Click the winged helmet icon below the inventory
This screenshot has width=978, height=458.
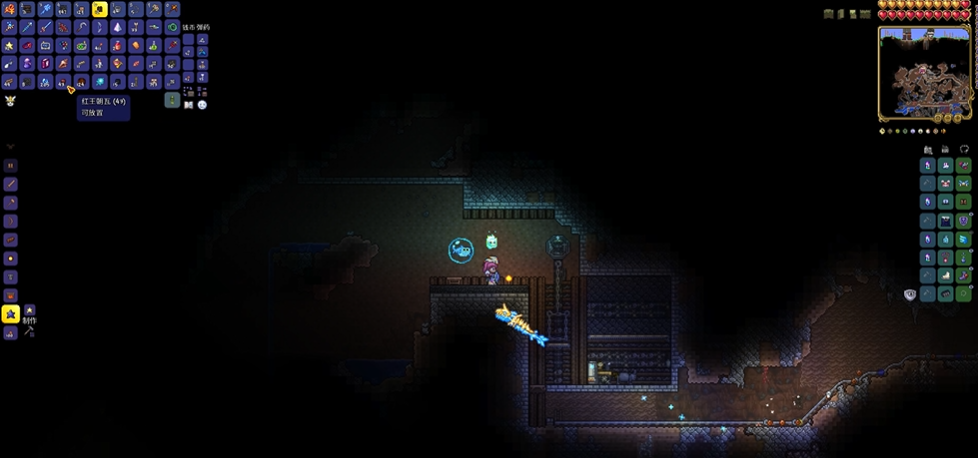tap(10, 100)
